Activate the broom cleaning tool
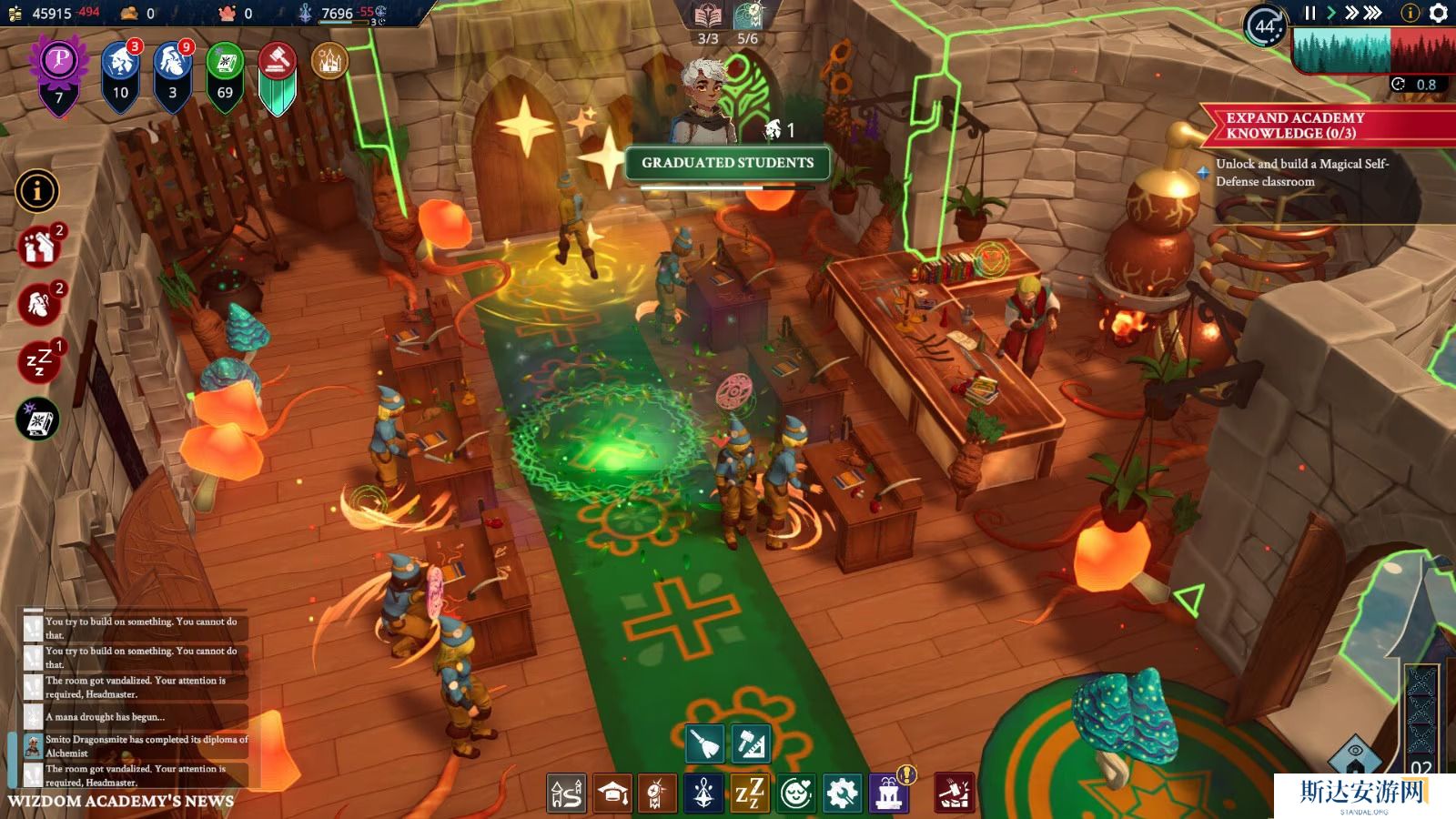1456x819 pixels. point(704,743)
